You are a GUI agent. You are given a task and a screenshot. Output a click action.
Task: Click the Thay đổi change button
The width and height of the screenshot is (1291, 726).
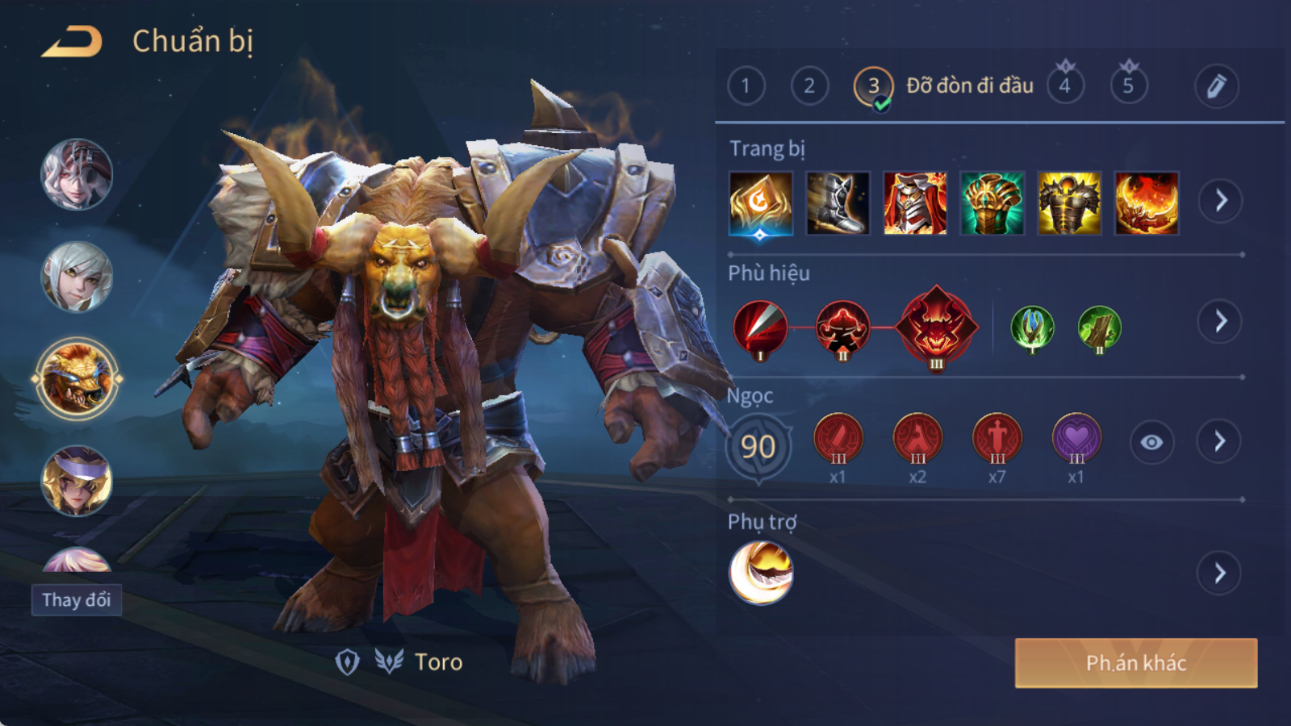pyautogui.click(x=76, y=600)
